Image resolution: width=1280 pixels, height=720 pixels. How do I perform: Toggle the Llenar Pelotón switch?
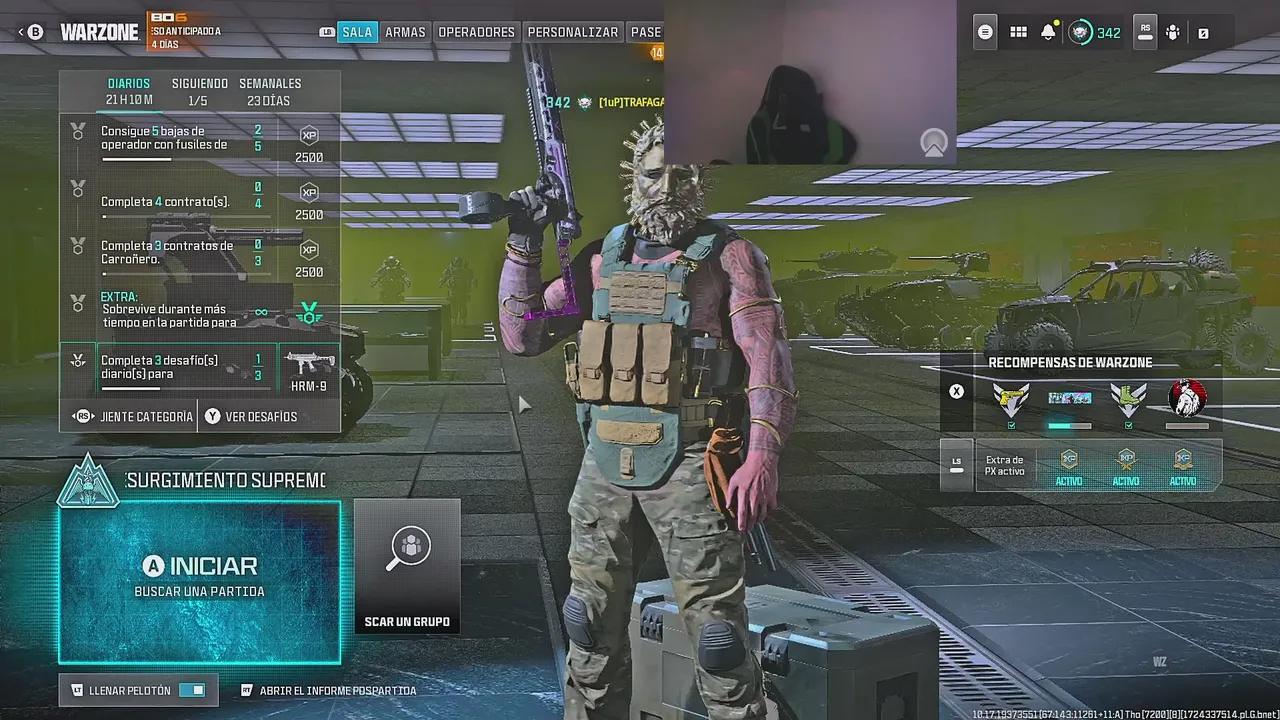(191, 690)
